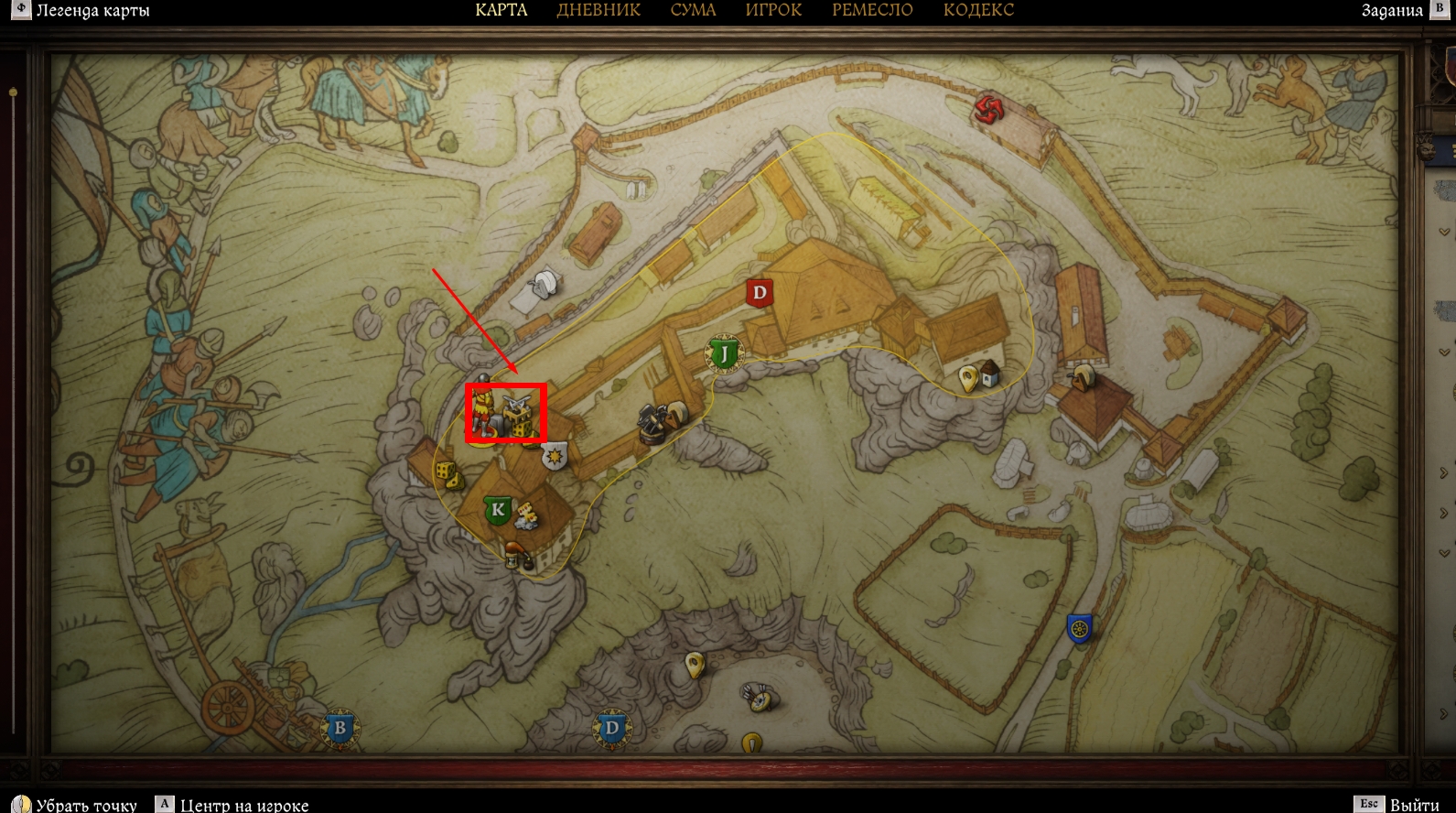This screenshot has width=1456, height=813.
Task: Open the Кодекс (codex) tab
Action: (x=978, y=10)
